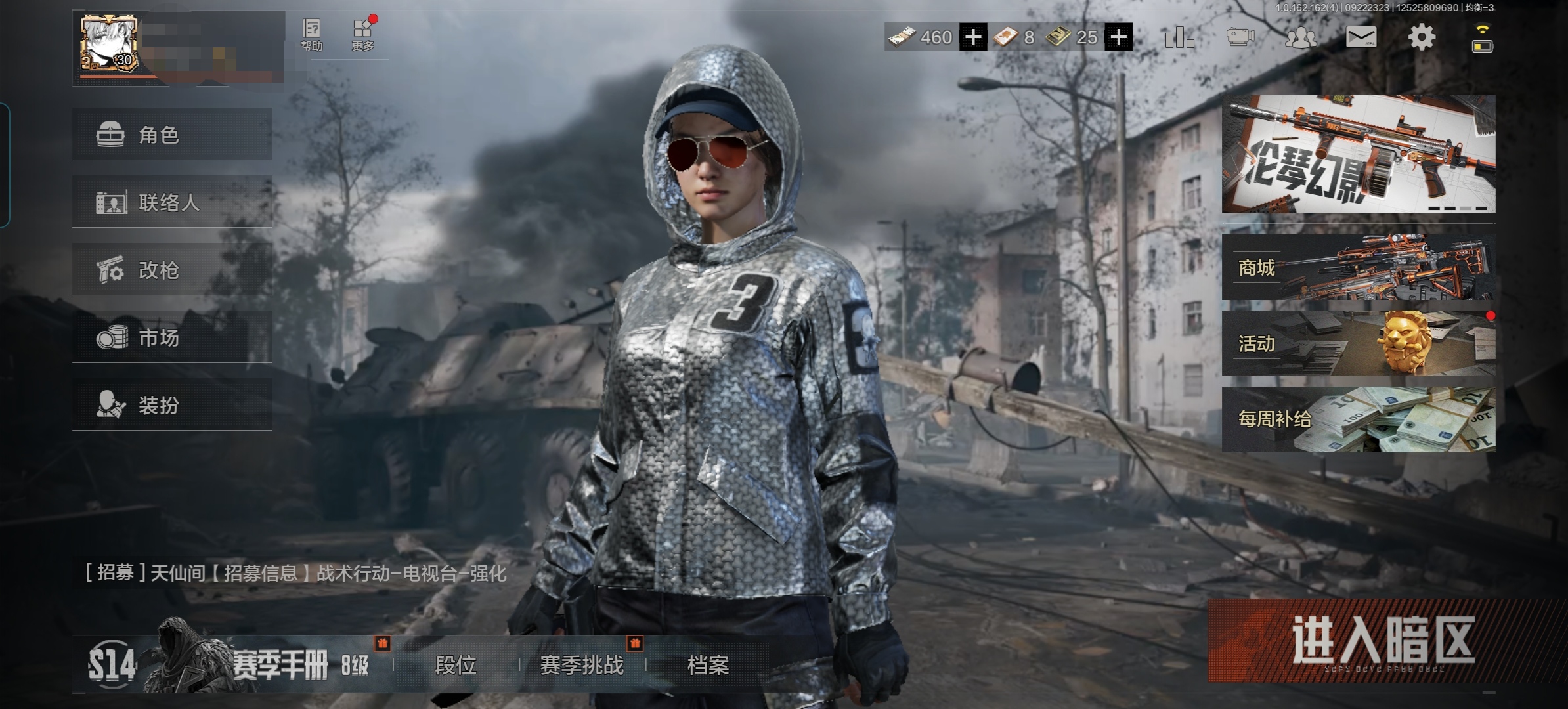This screenshot has height=709, width=1568.
Task: Open the mail envelope icon
Action: [1361, 37]
